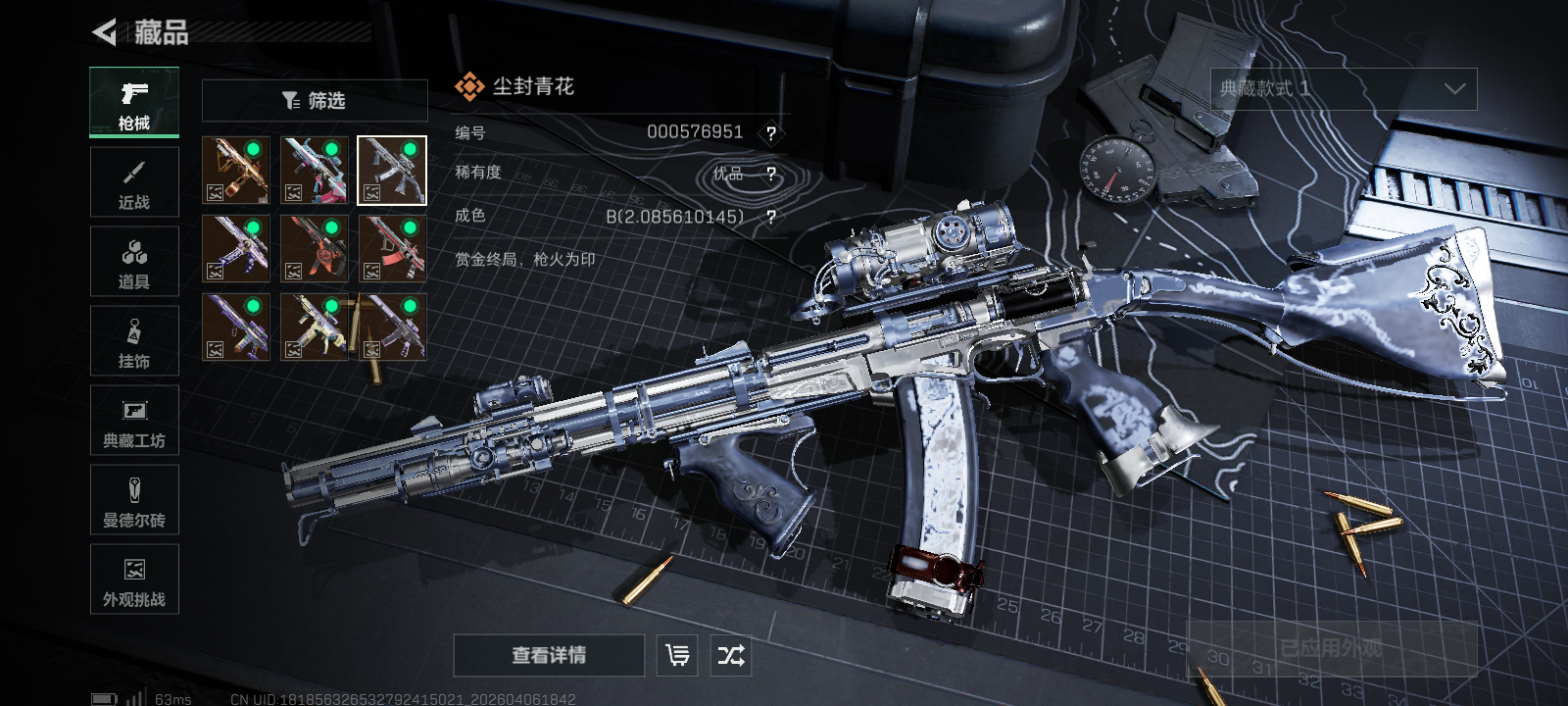Open the 筛选 filter button
Viewport: 1568px width, 706px height.
315,100
